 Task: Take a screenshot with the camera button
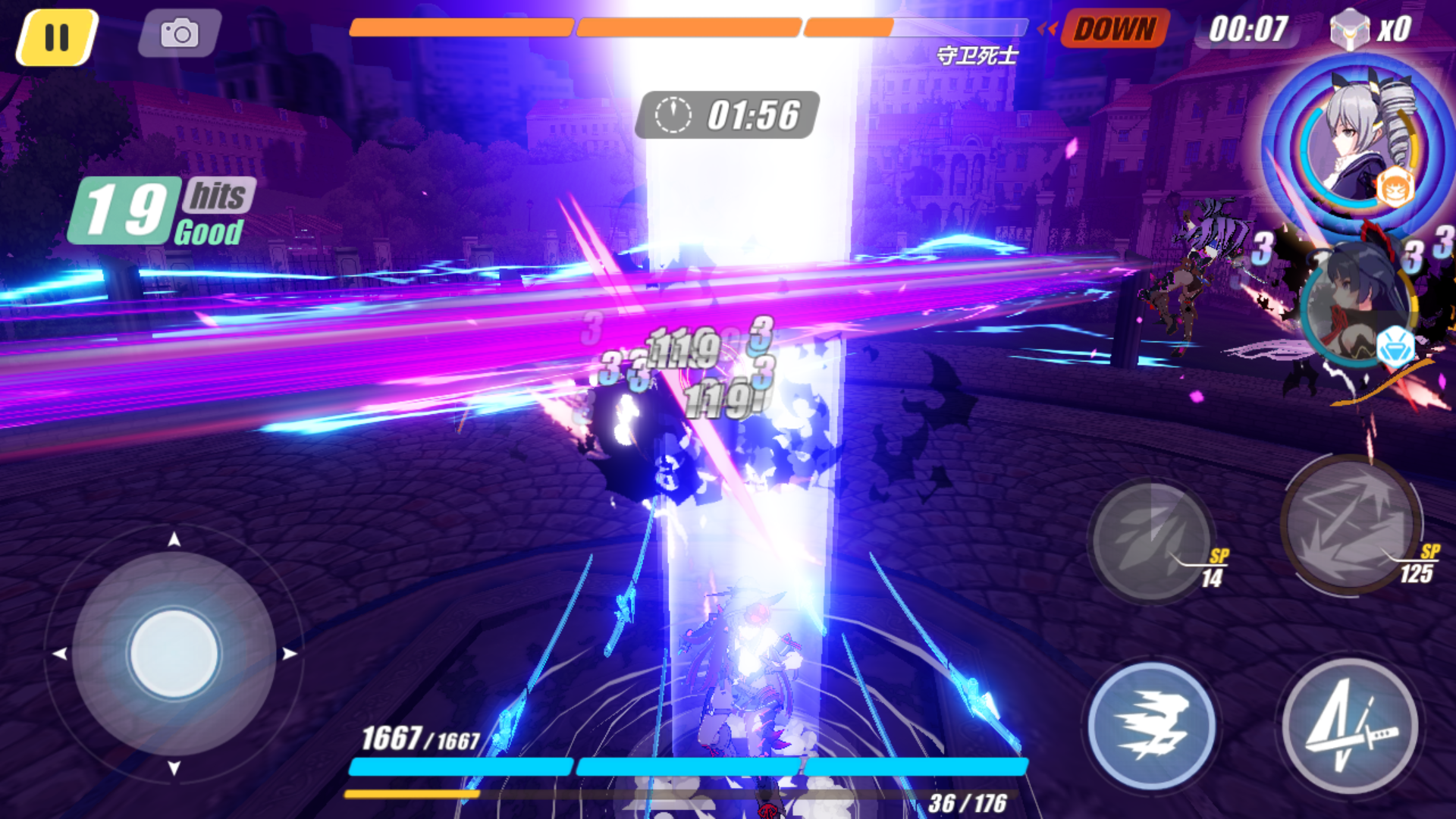pos(180,33)
